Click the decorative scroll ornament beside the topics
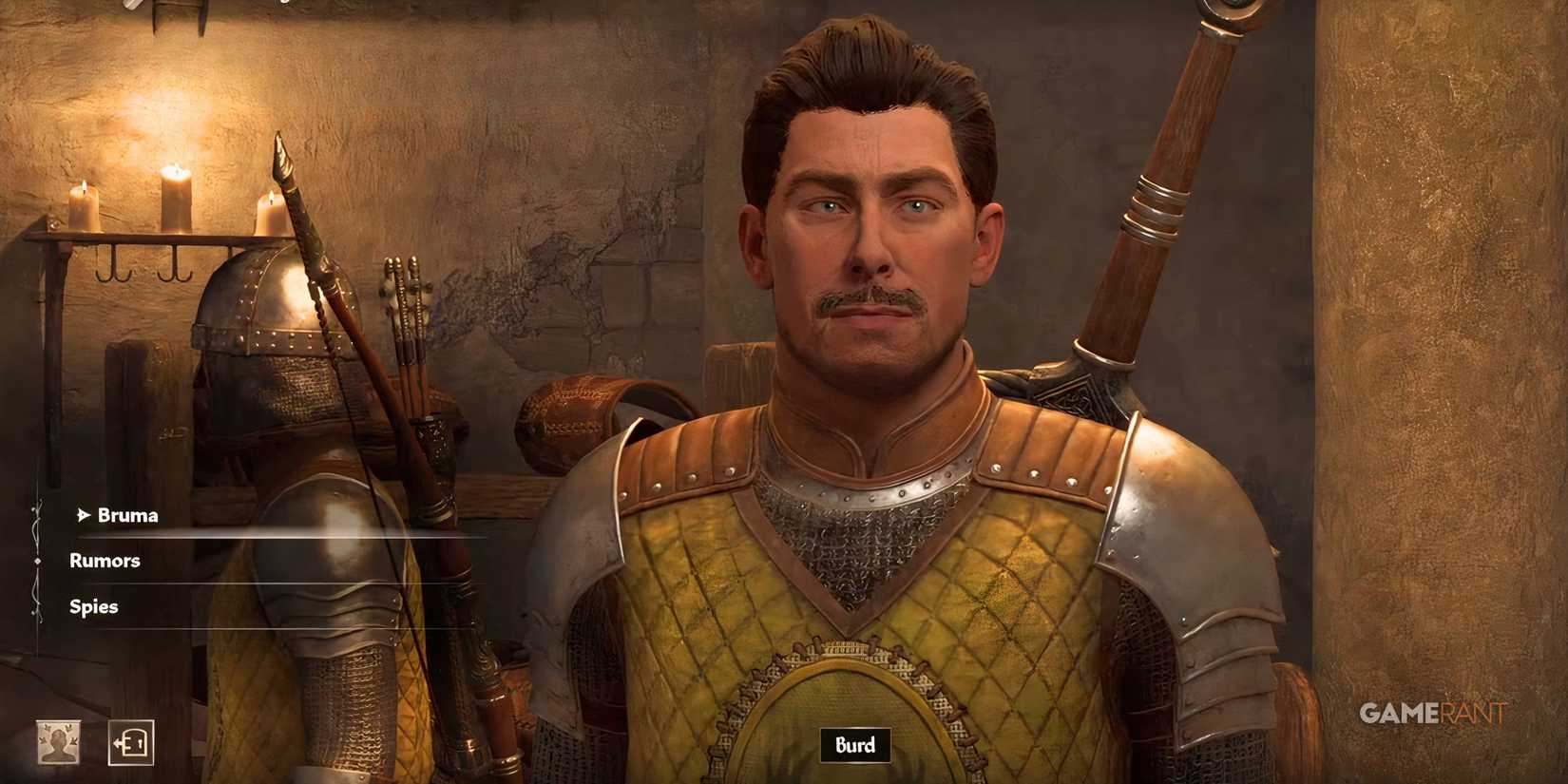This screenshot has width=1568, height=784. 38,561
